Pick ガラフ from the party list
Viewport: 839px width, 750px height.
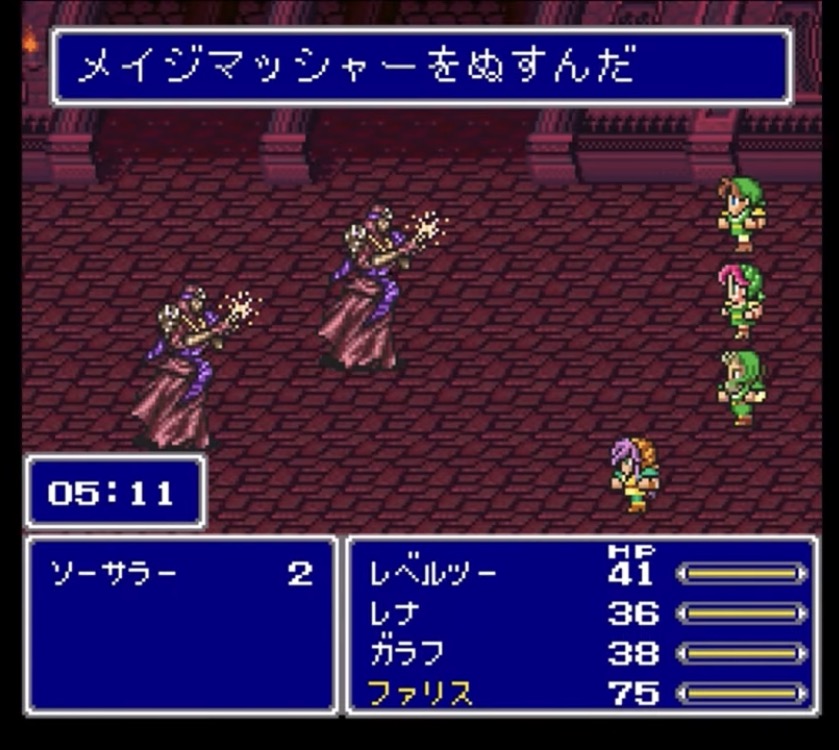click(407, 653)
